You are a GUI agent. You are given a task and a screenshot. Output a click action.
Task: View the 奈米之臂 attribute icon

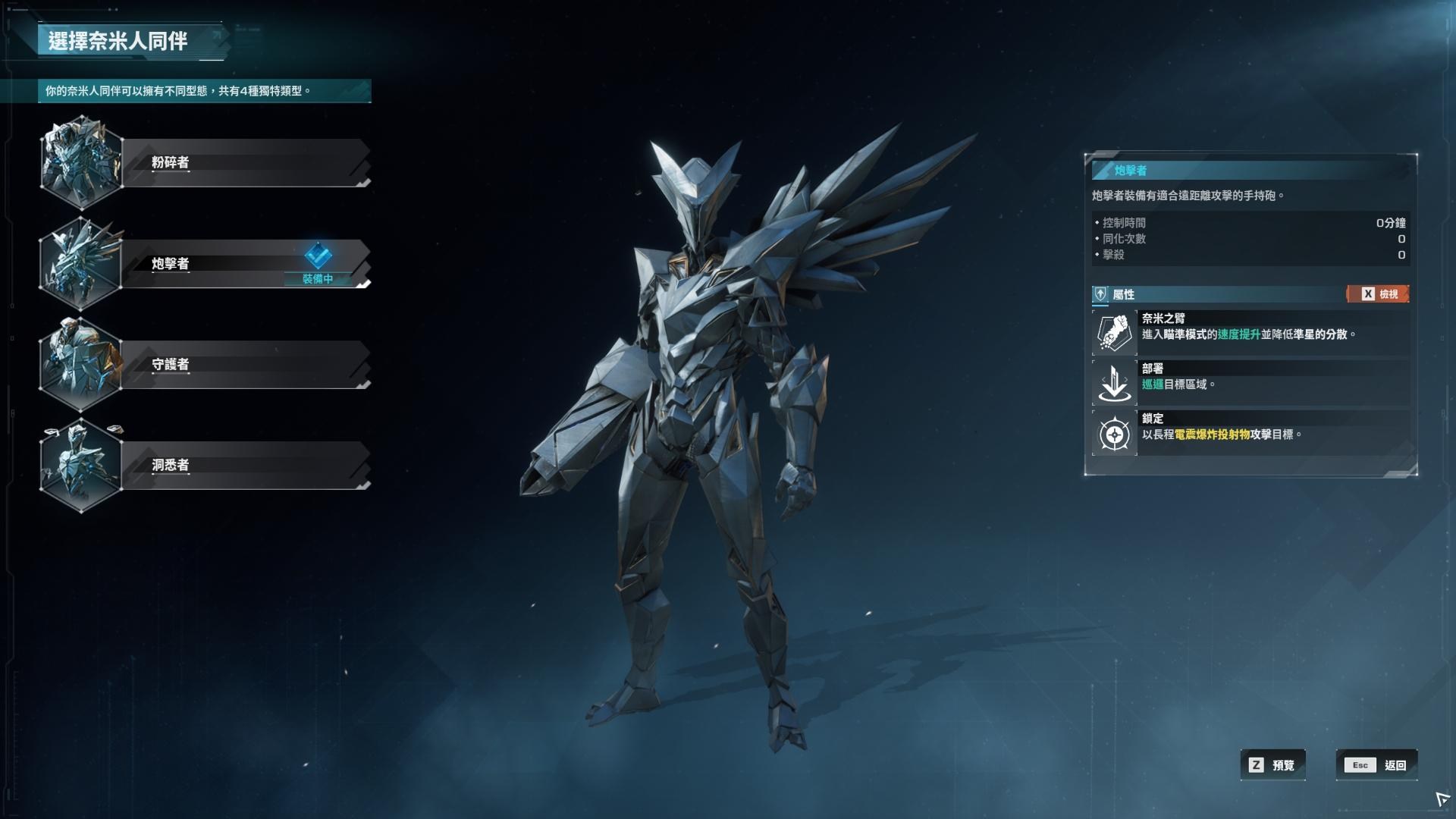point(1115,333)
